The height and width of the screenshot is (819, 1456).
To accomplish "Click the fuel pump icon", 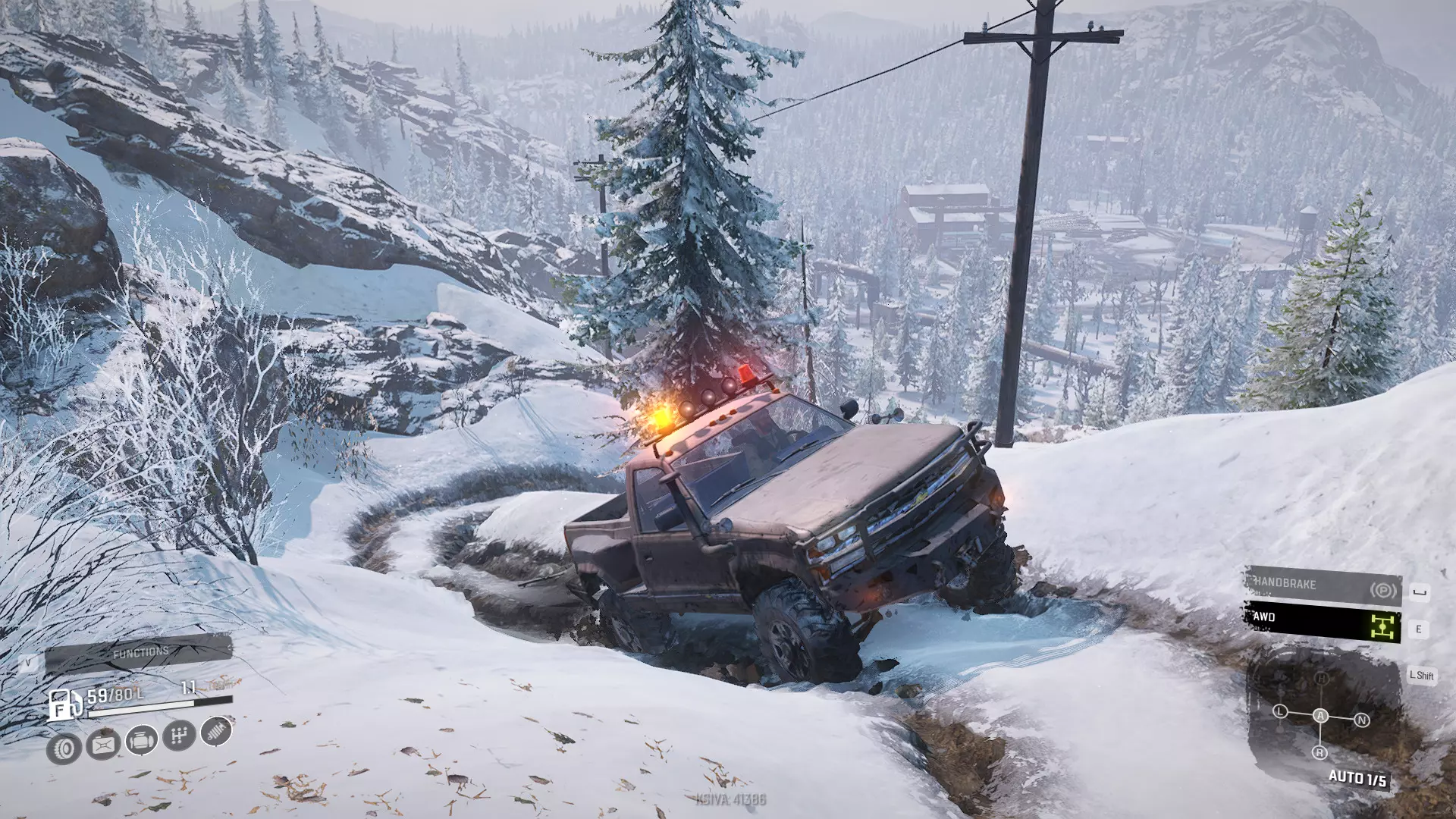I will point(64,704).
